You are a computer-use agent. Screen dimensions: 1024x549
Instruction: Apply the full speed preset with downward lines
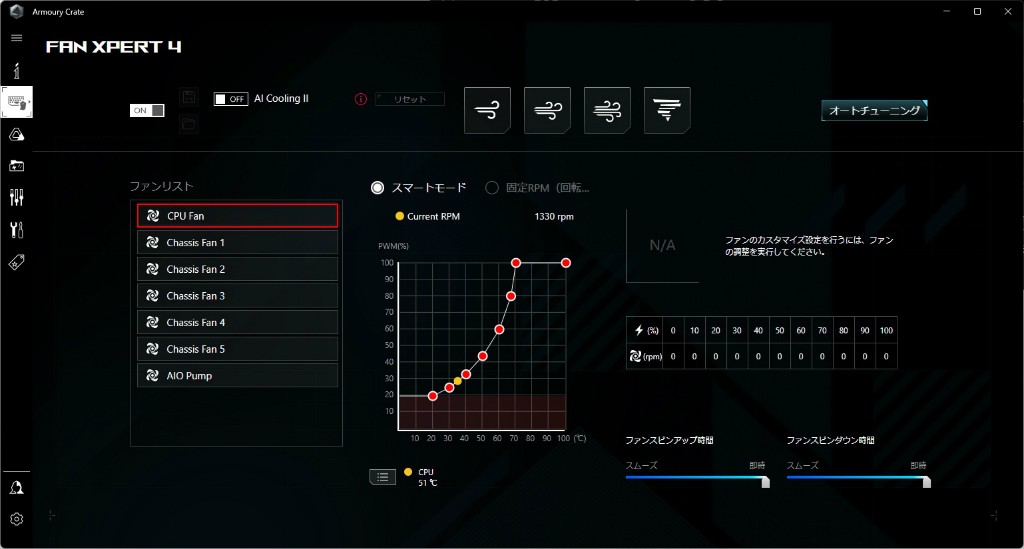point(667,110)
